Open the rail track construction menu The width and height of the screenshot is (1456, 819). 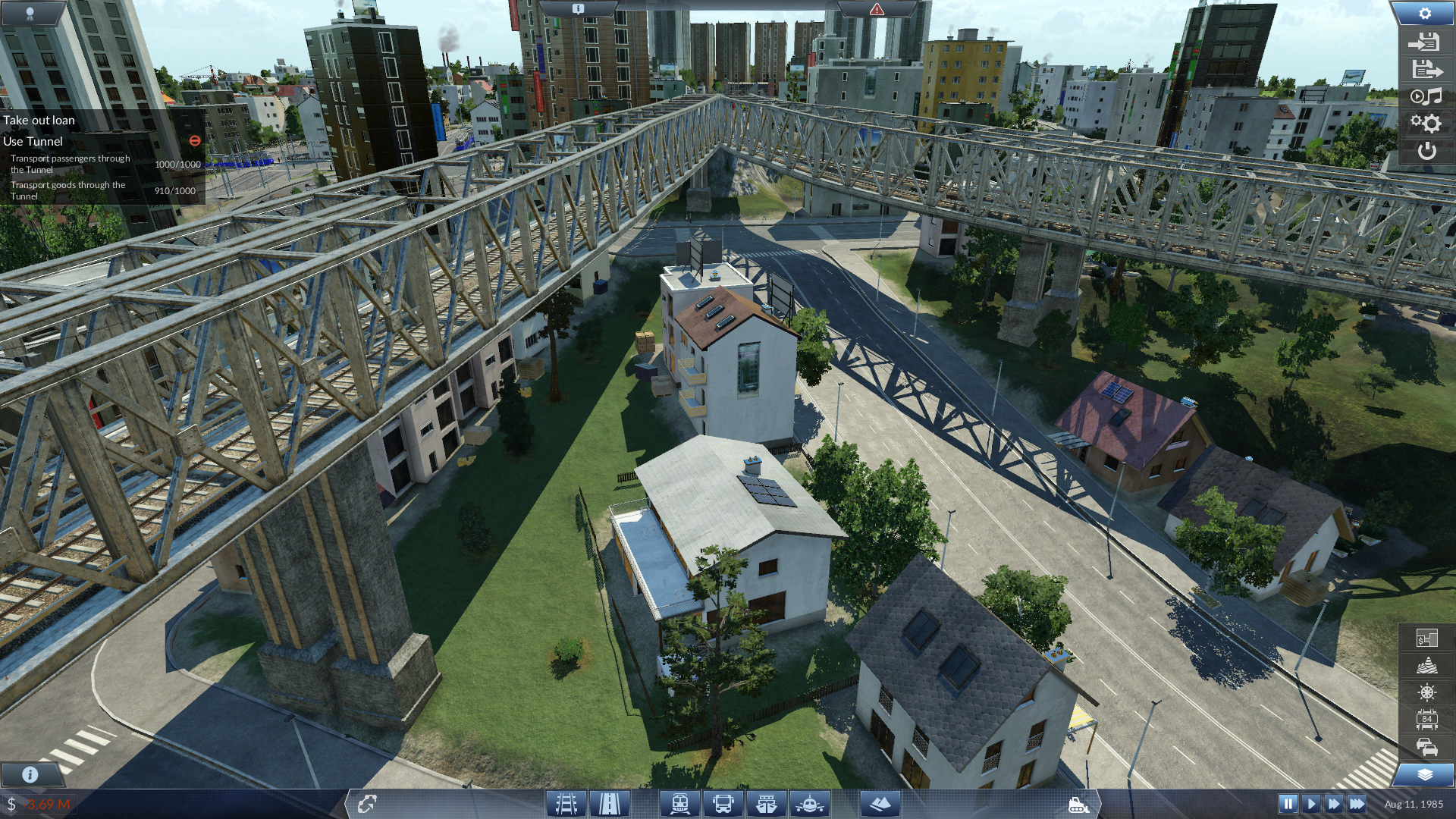(x=566, y=803)
